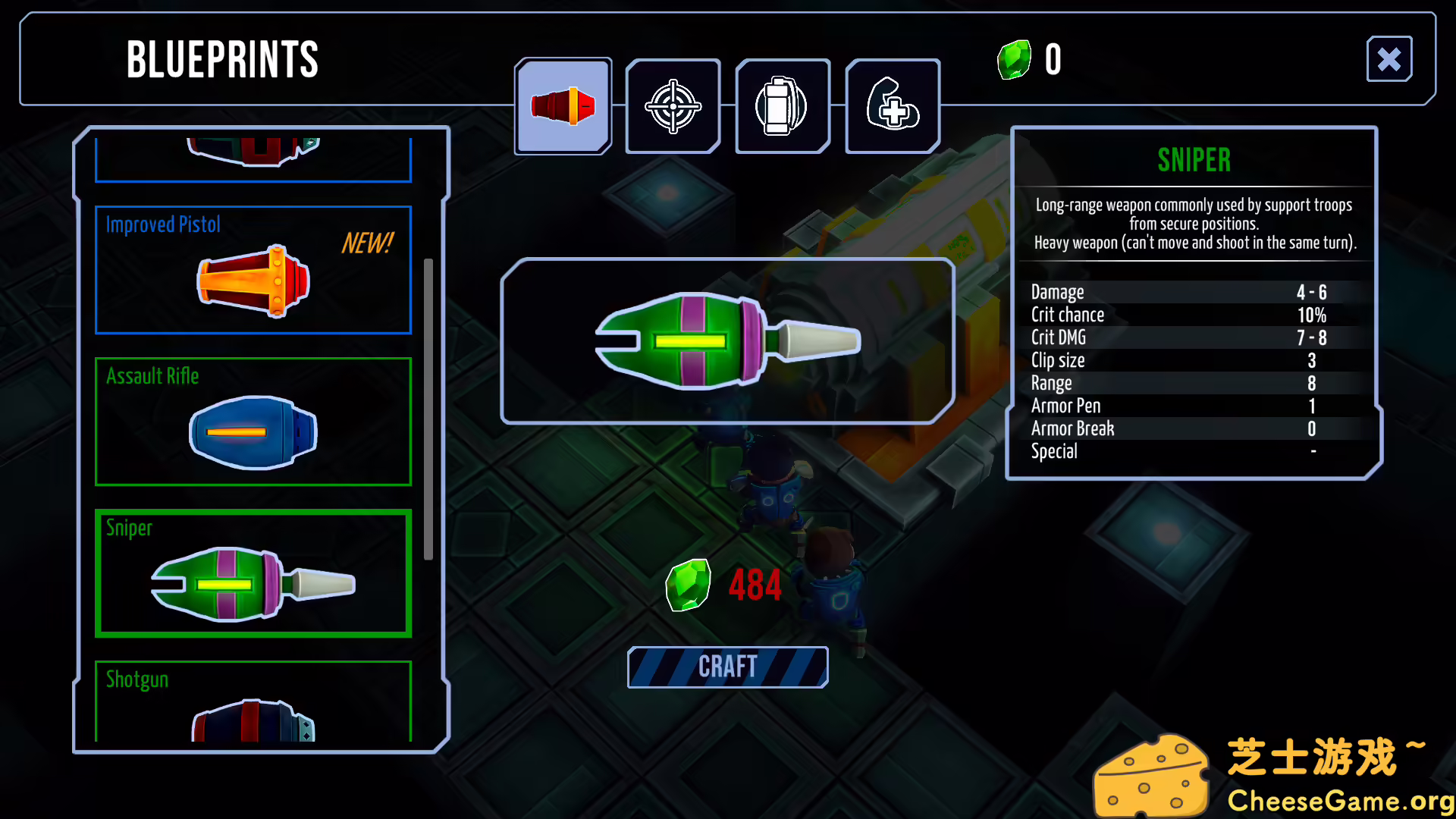Click the BLUEPRINTS title header
Viewport: 1456px width, 819px height.
[x=222, y=61]
